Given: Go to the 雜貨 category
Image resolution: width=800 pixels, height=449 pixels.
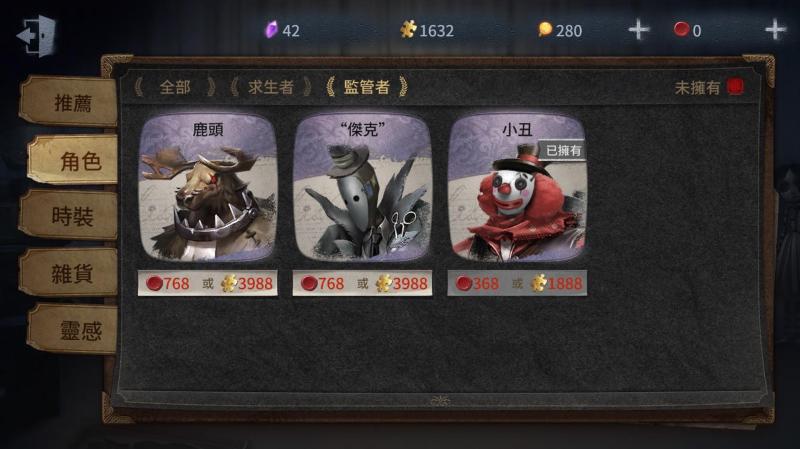Looking at the screenshot, I should [72, 273].
